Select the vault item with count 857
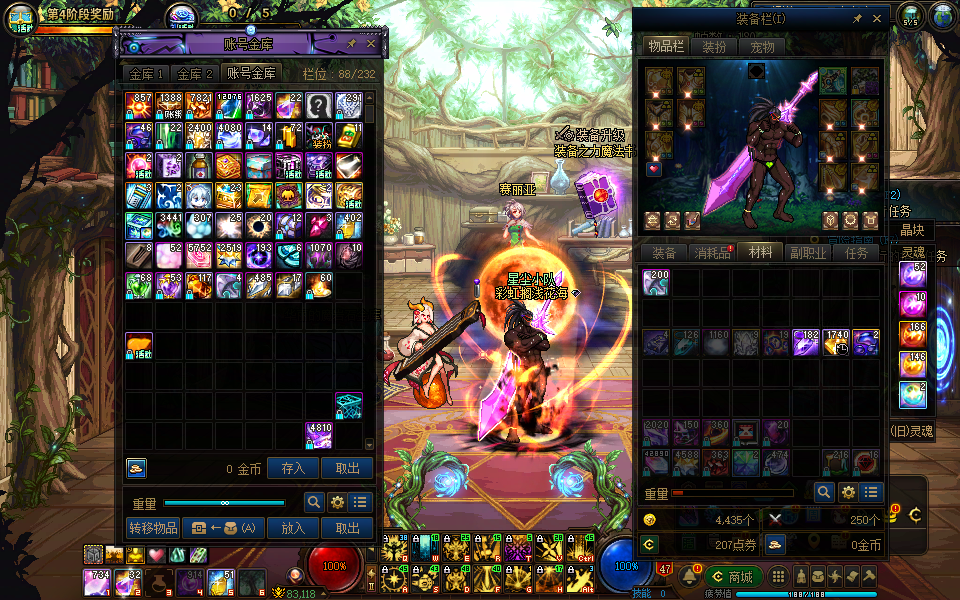The height and width of the screenshot is (600, 960). point(139,105)
